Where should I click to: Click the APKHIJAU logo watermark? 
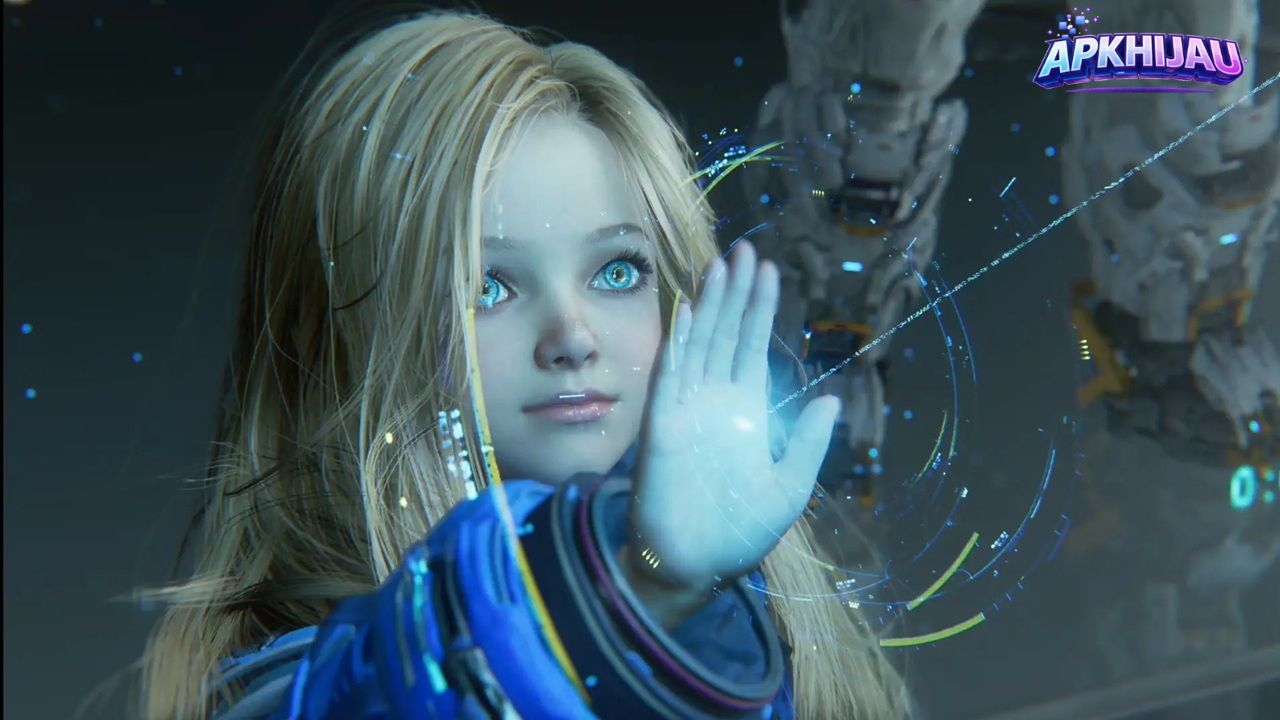point(1138,56)
